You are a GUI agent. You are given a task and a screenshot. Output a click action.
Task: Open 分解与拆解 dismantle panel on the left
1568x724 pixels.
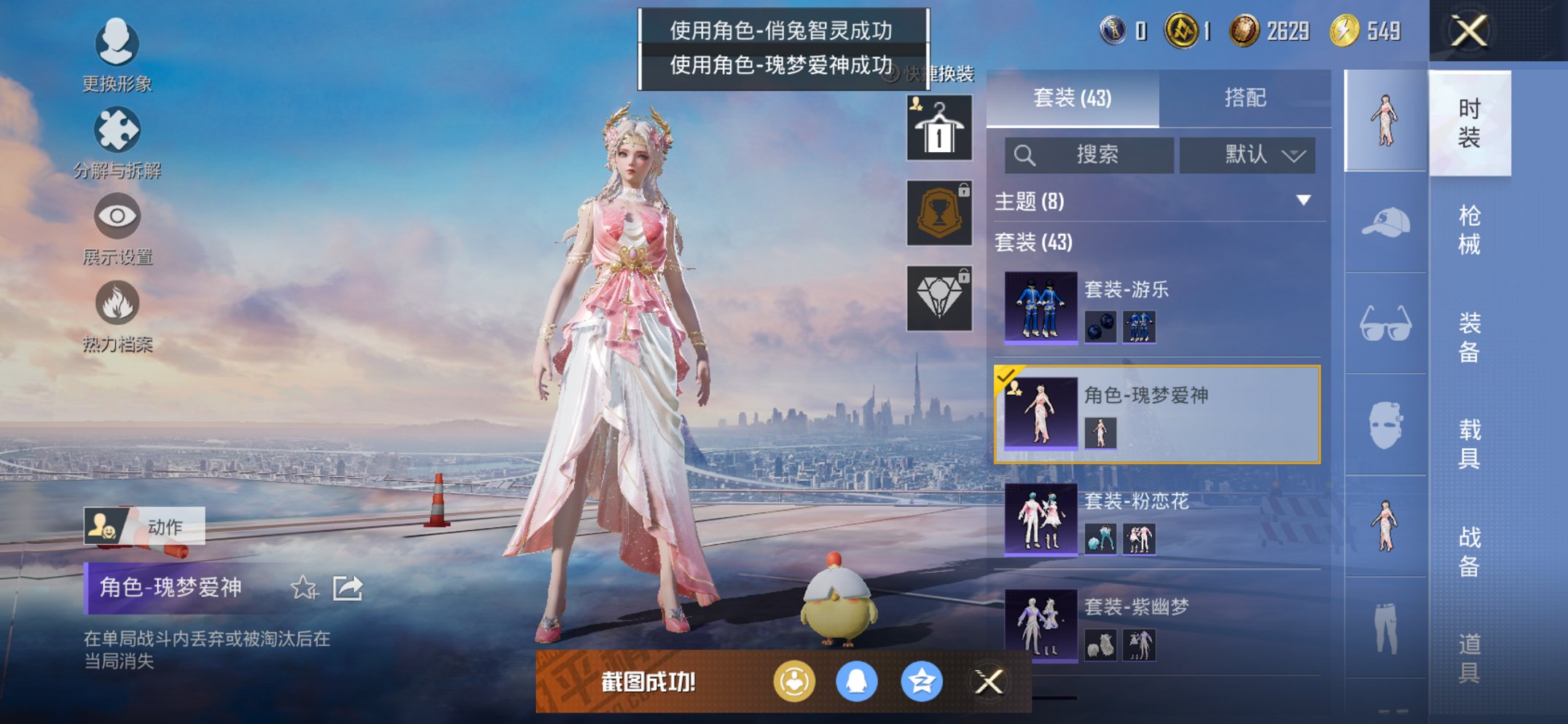117,130
